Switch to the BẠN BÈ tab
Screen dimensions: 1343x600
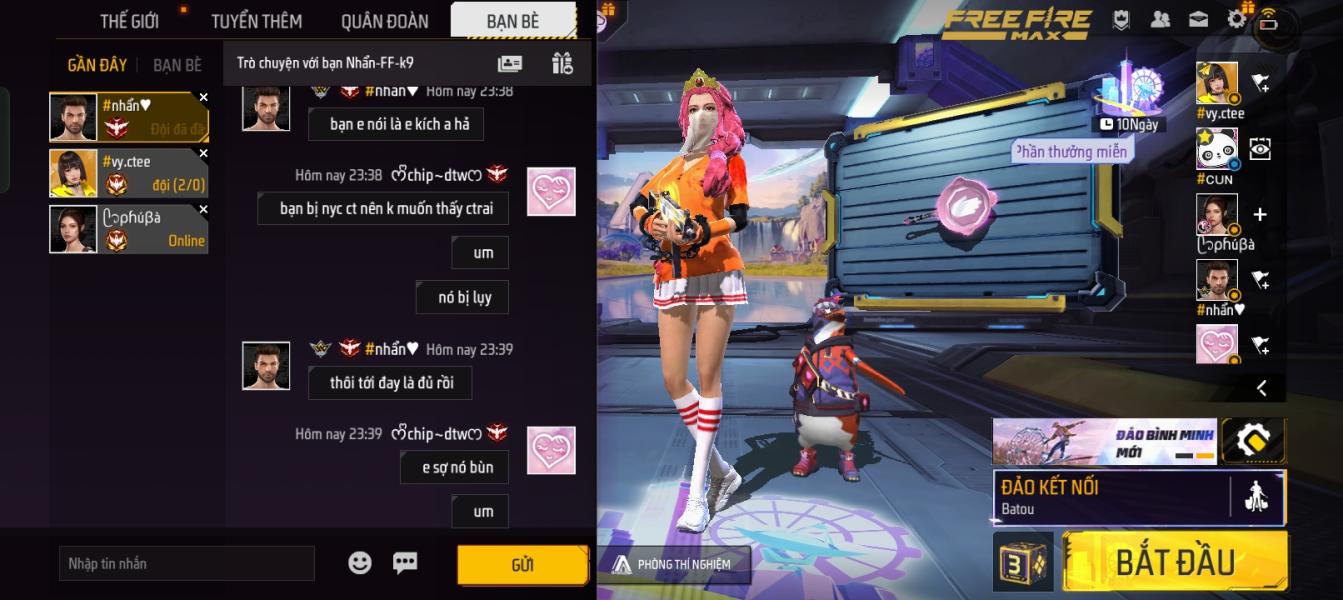click(x=514, y=20)
